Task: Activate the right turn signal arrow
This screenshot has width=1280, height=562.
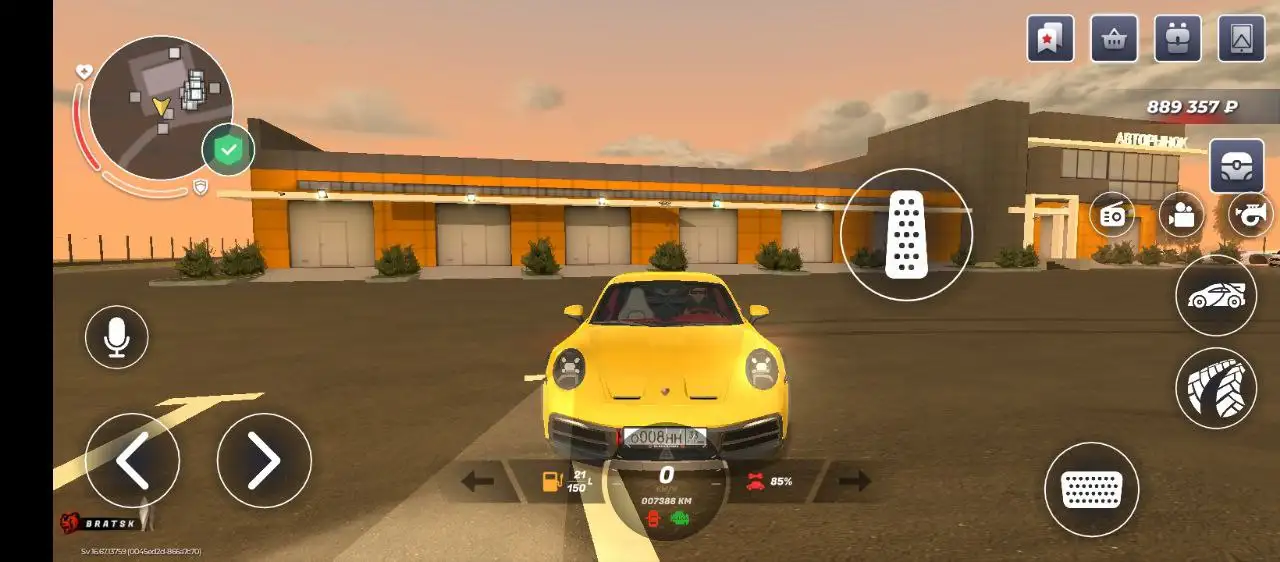Action: (854, 481)
